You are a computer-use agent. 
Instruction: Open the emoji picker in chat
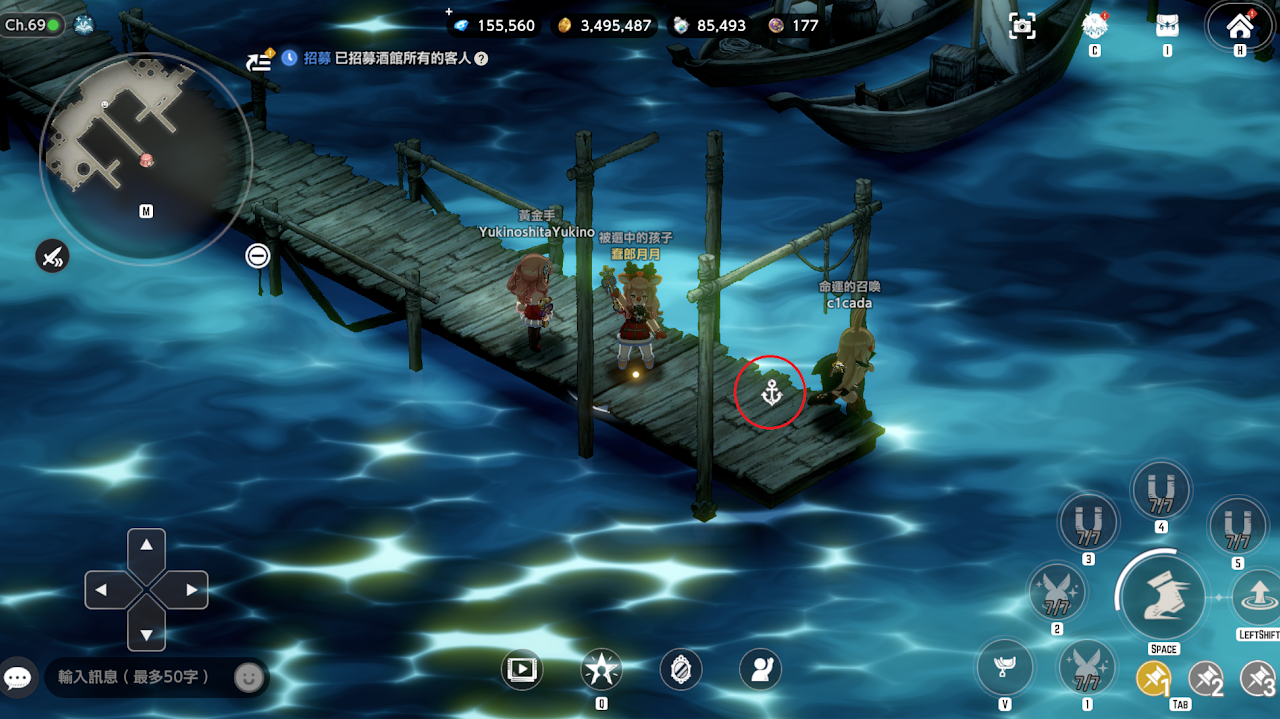[x=248, y=677]
